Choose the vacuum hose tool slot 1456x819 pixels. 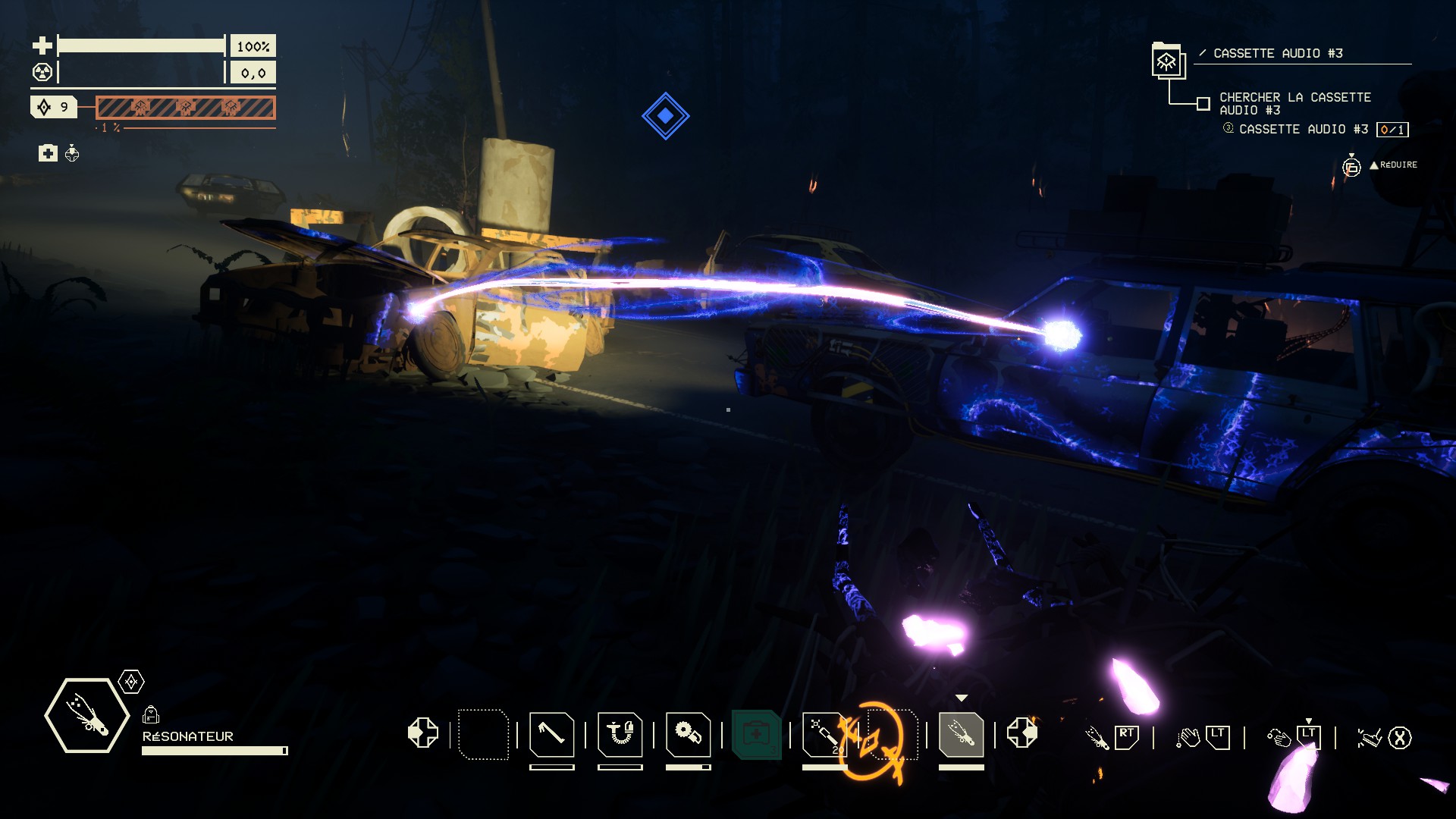coord(620,734)
